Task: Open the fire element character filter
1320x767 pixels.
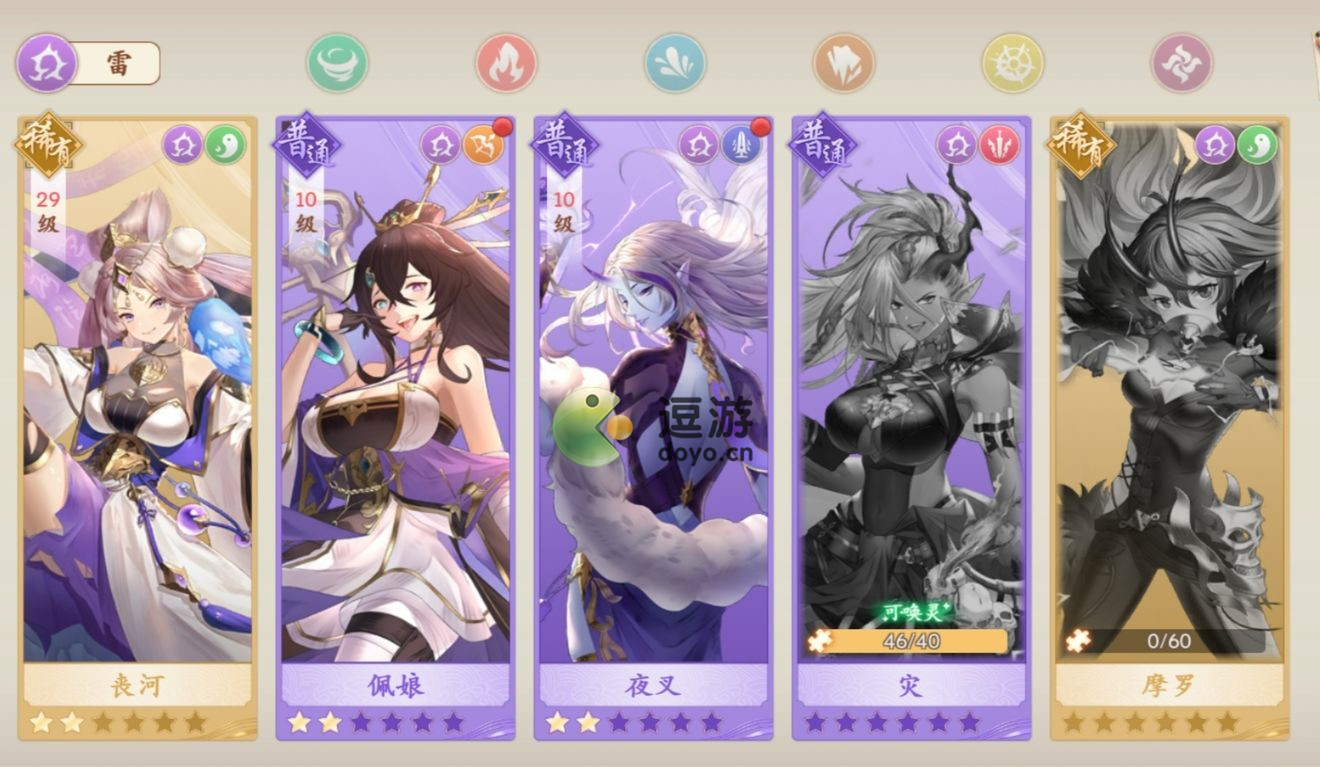Action: click(x=506, y=62)
